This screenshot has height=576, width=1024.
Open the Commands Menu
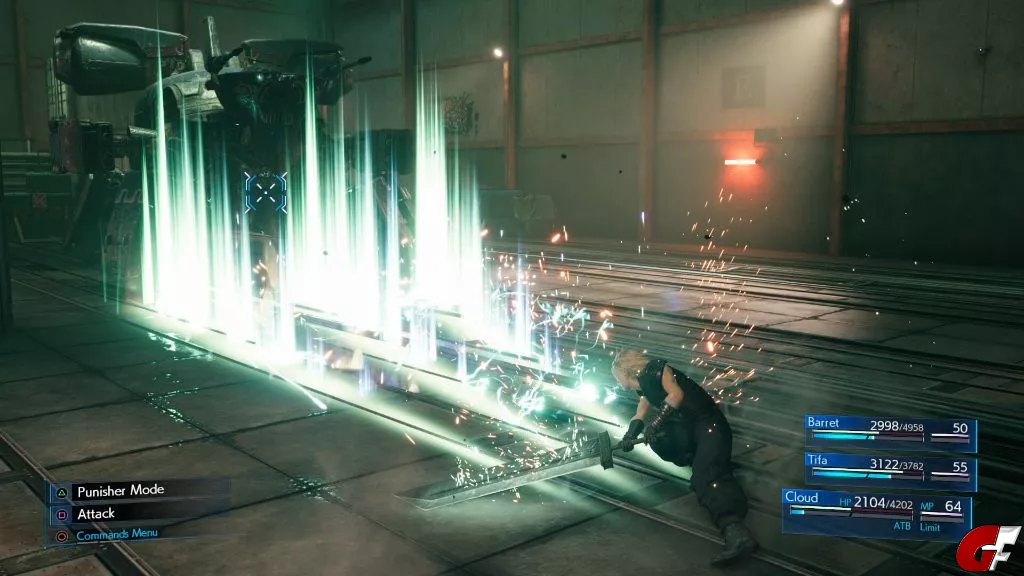click(116, 534)
